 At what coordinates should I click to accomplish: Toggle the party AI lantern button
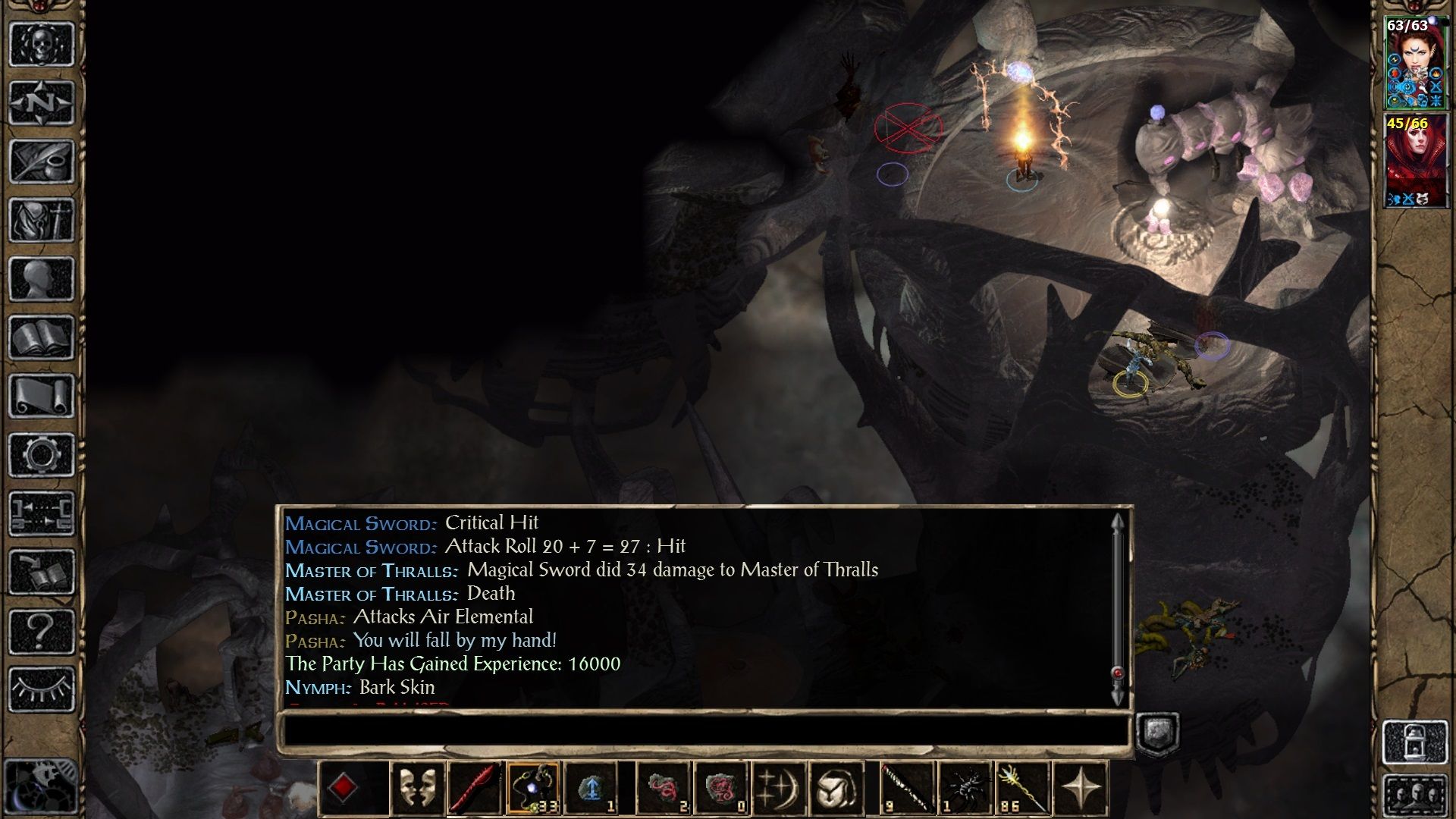(x=1415, y=742)
